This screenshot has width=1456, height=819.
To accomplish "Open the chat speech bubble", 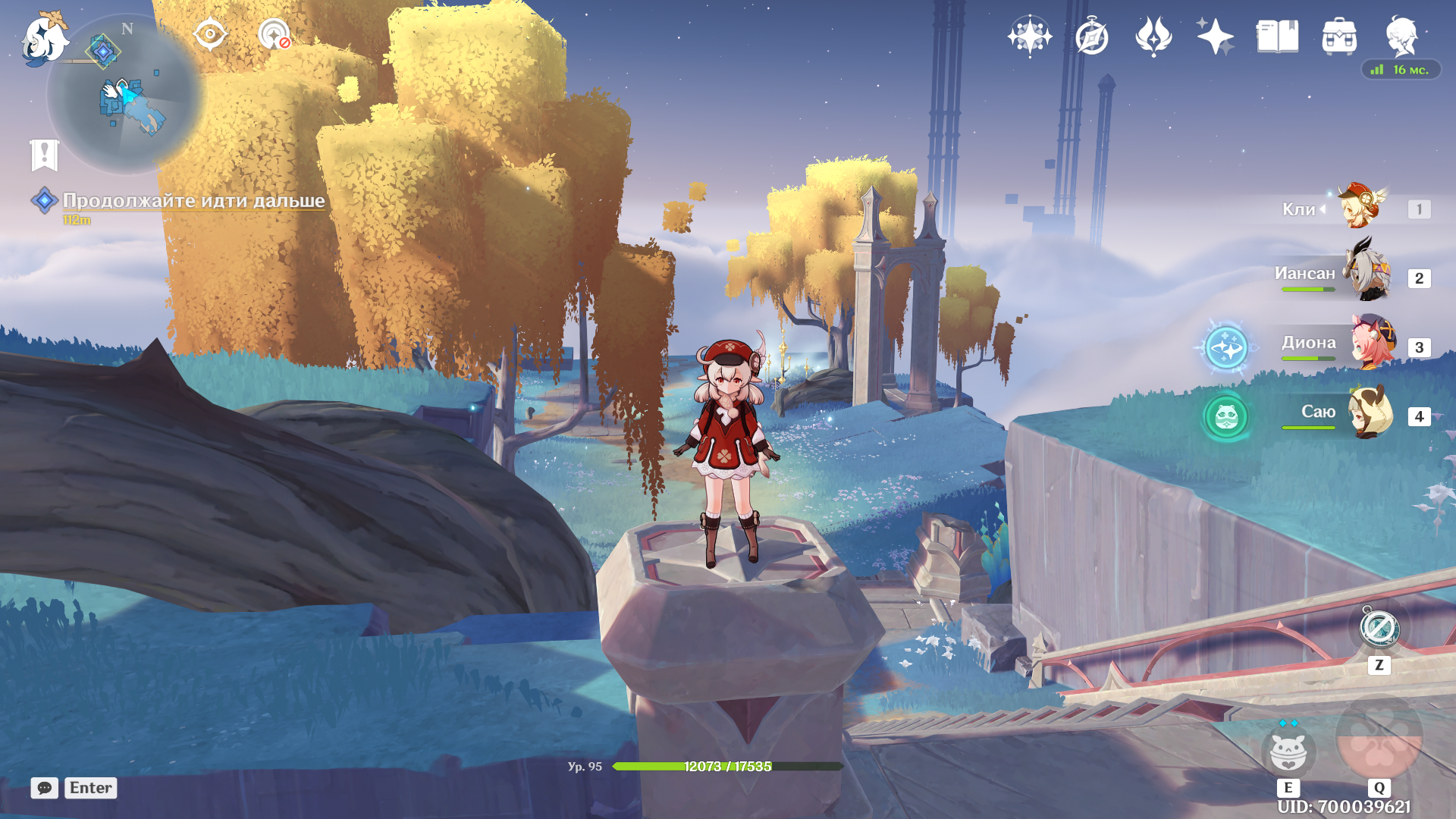I will click(45, 788).
